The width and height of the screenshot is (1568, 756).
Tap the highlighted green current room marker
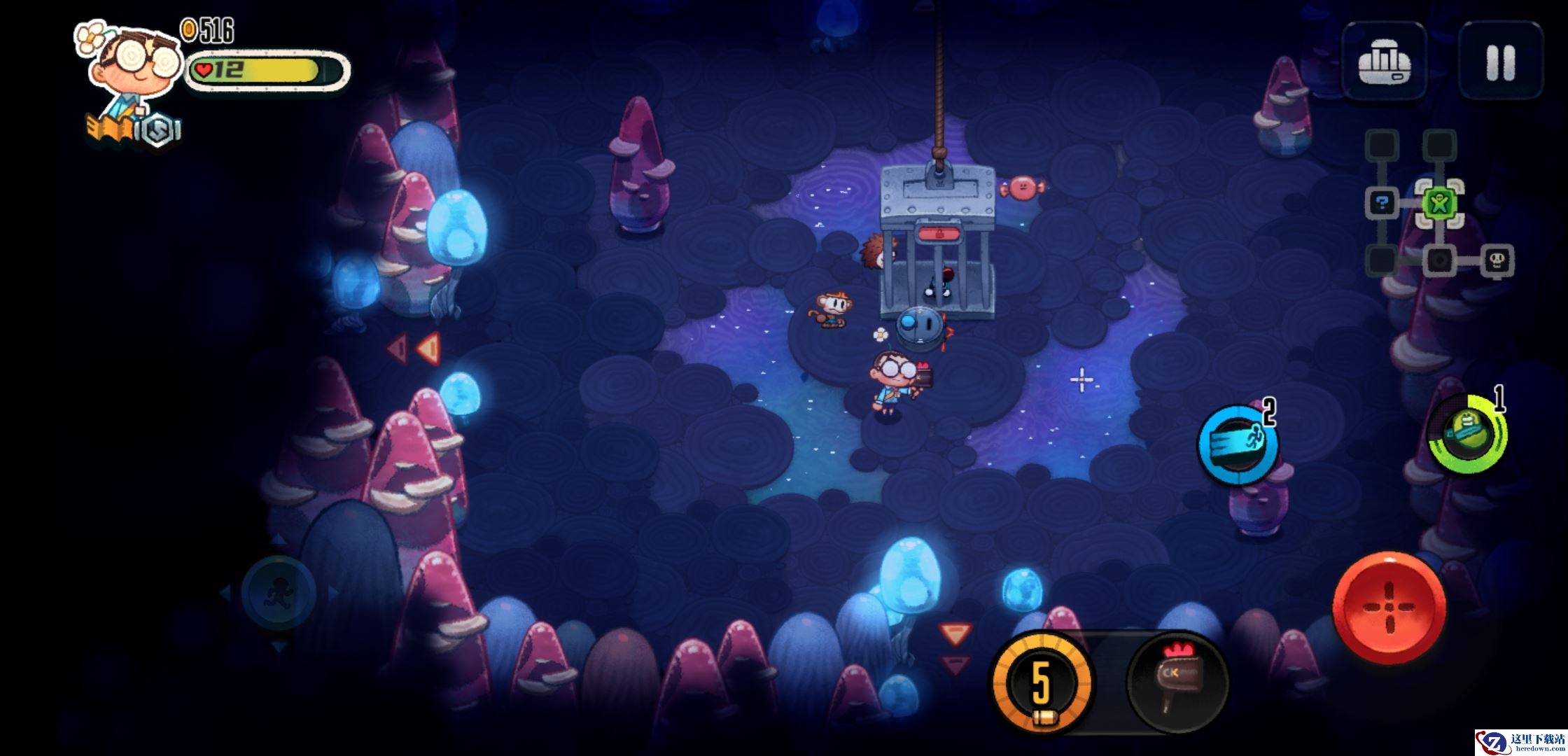click(x=1439, y=204)
